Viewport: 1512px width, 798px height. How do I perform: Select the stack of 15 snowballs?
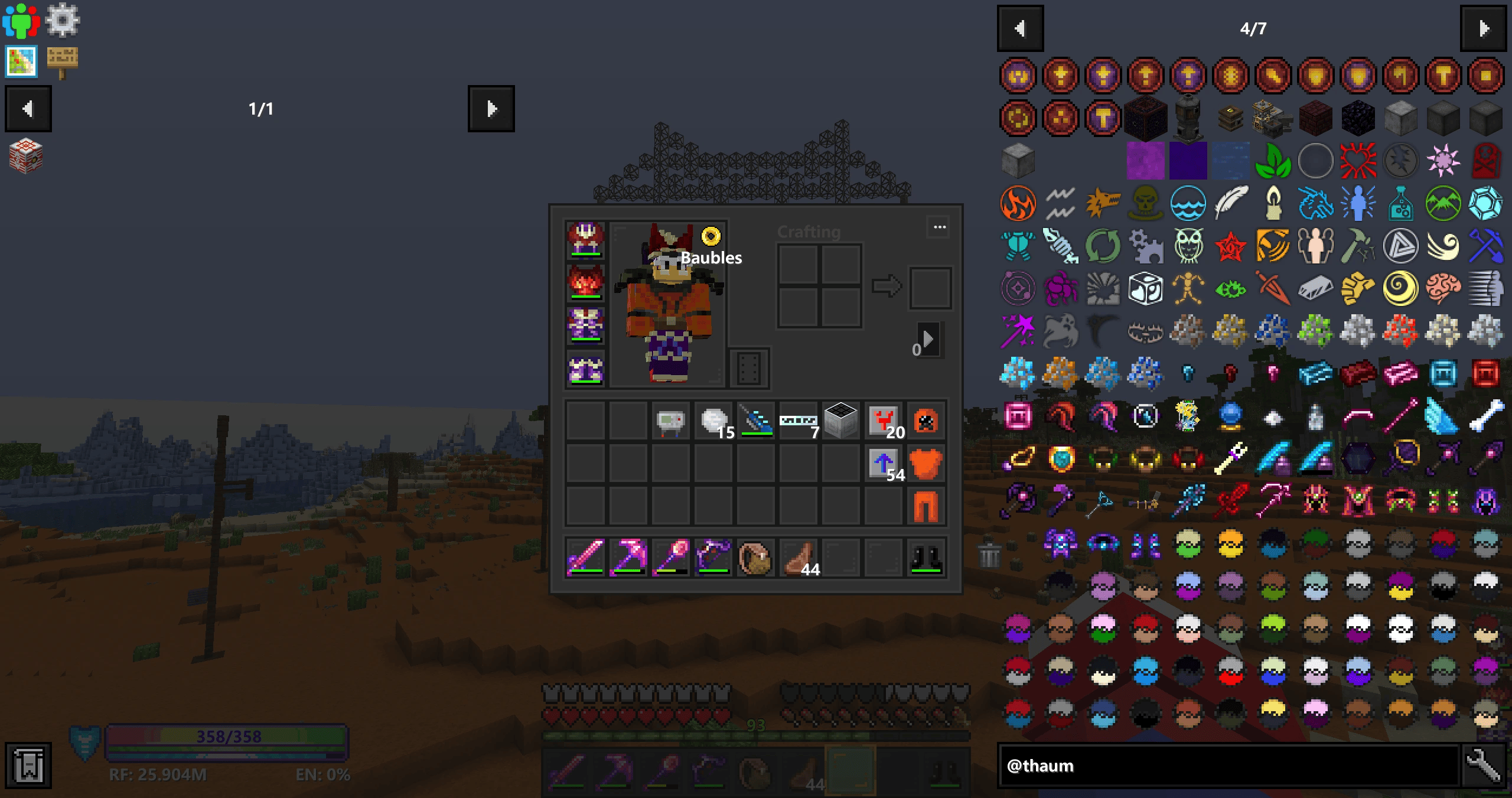(x=714, y=421)
